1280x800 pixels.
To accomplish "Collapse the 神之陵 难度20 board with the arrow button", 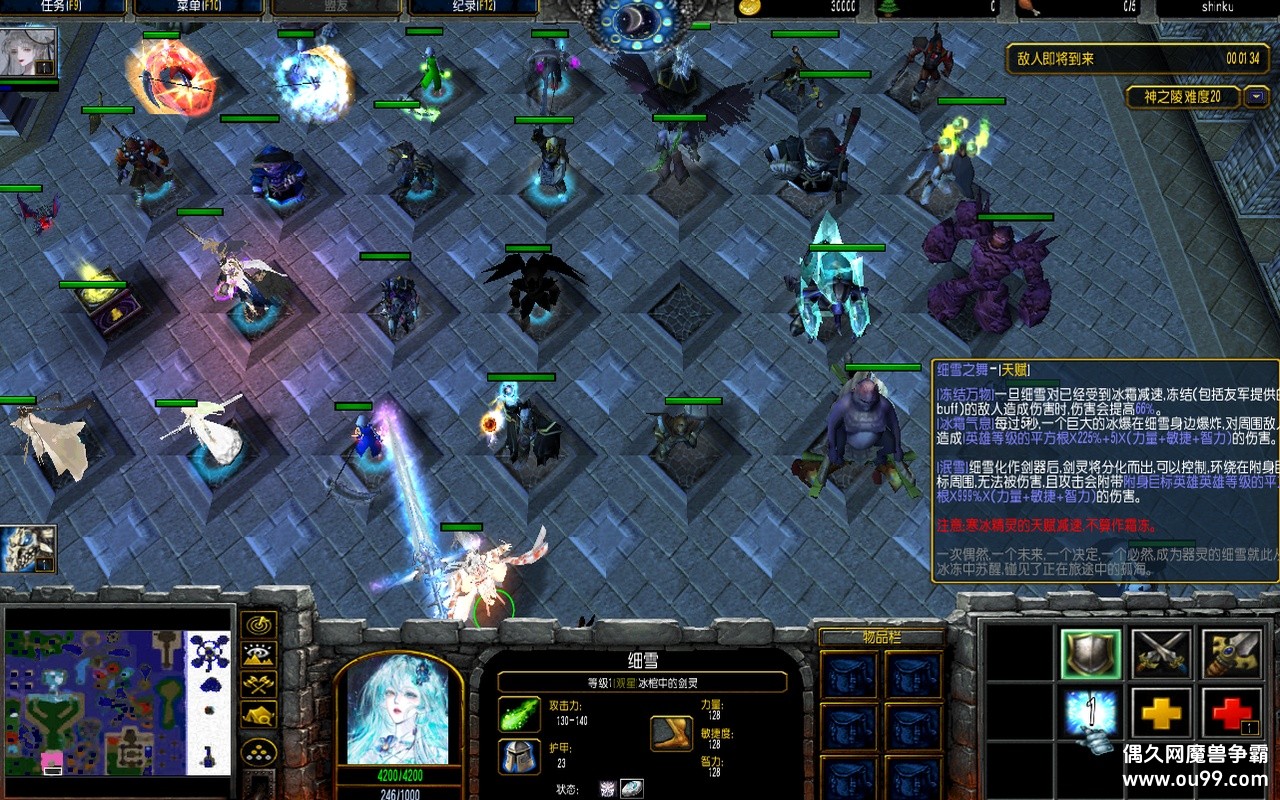I will coord(1256,97).
